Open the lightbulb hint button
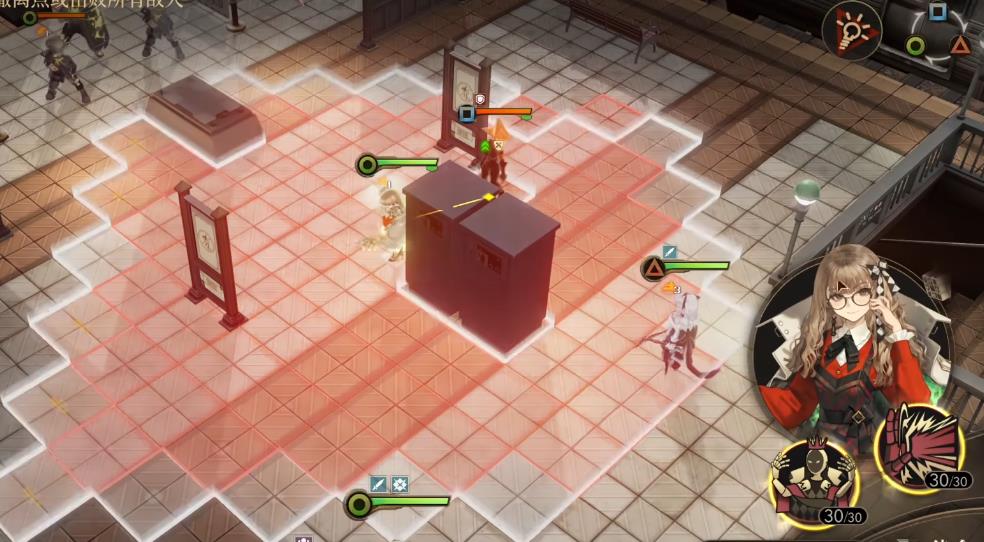Image resolution: width=984 pixels, height=542 pixels. click(851, 31)
